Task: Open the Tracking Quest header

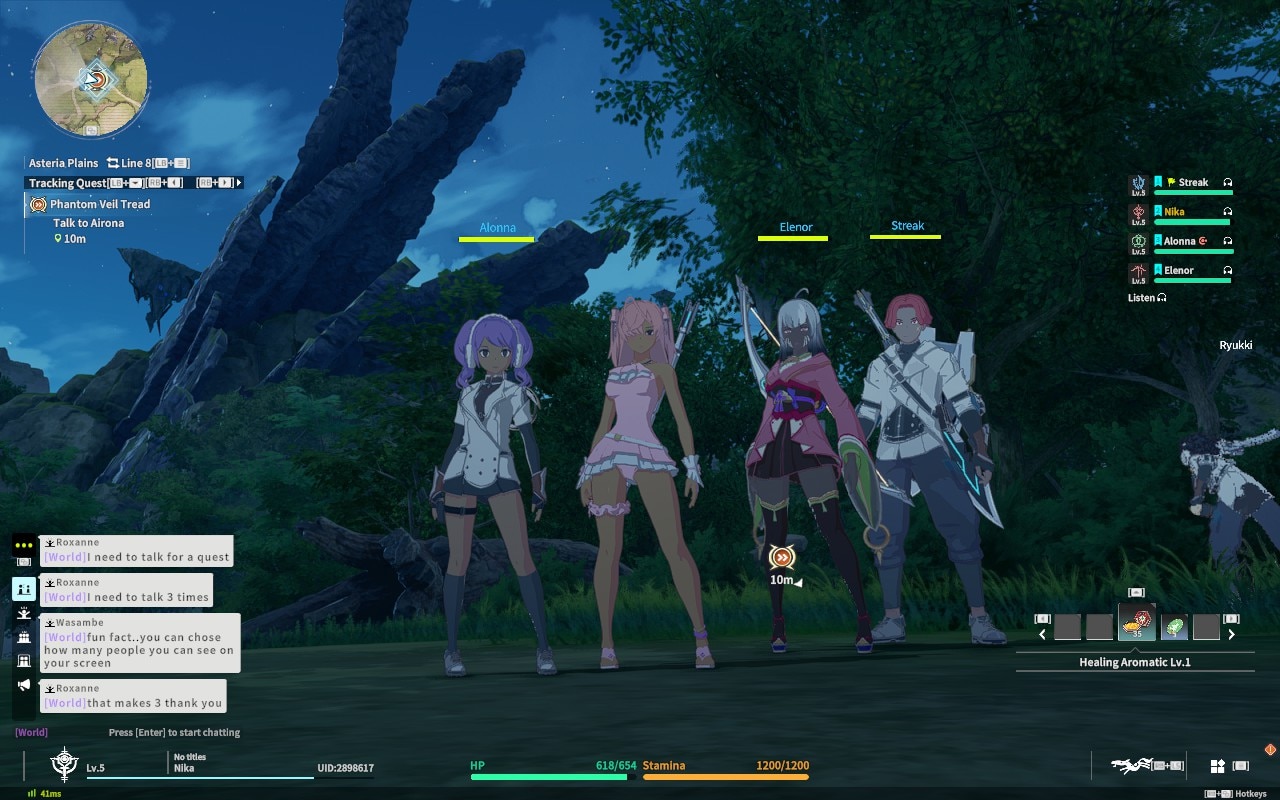Action: (67, 183)
